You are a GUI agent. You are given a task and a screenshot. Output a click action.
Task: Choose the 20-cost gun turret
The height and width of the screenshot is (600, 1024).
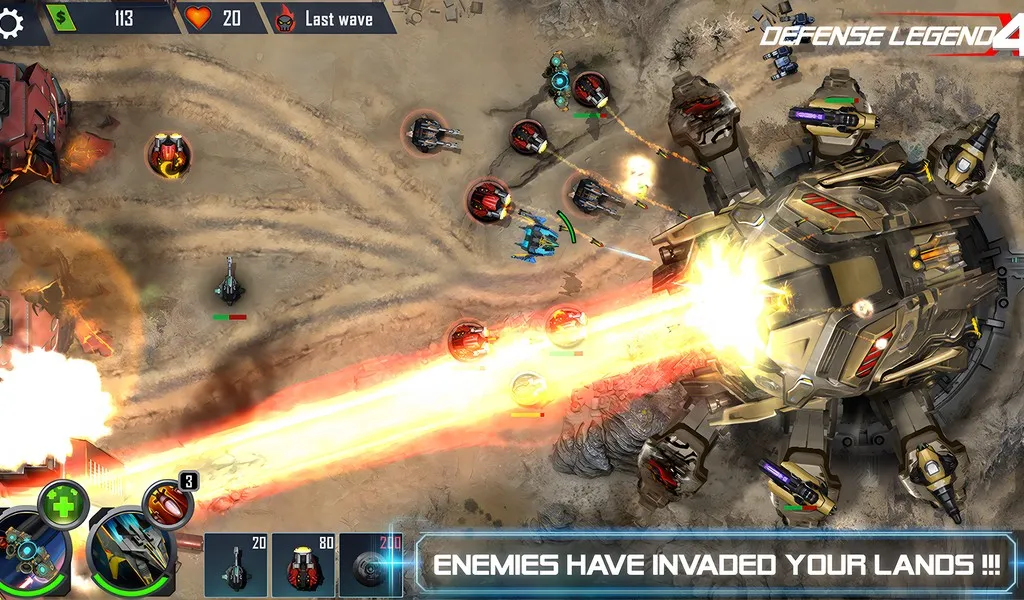pyautogui.click(x=236, y=565)
